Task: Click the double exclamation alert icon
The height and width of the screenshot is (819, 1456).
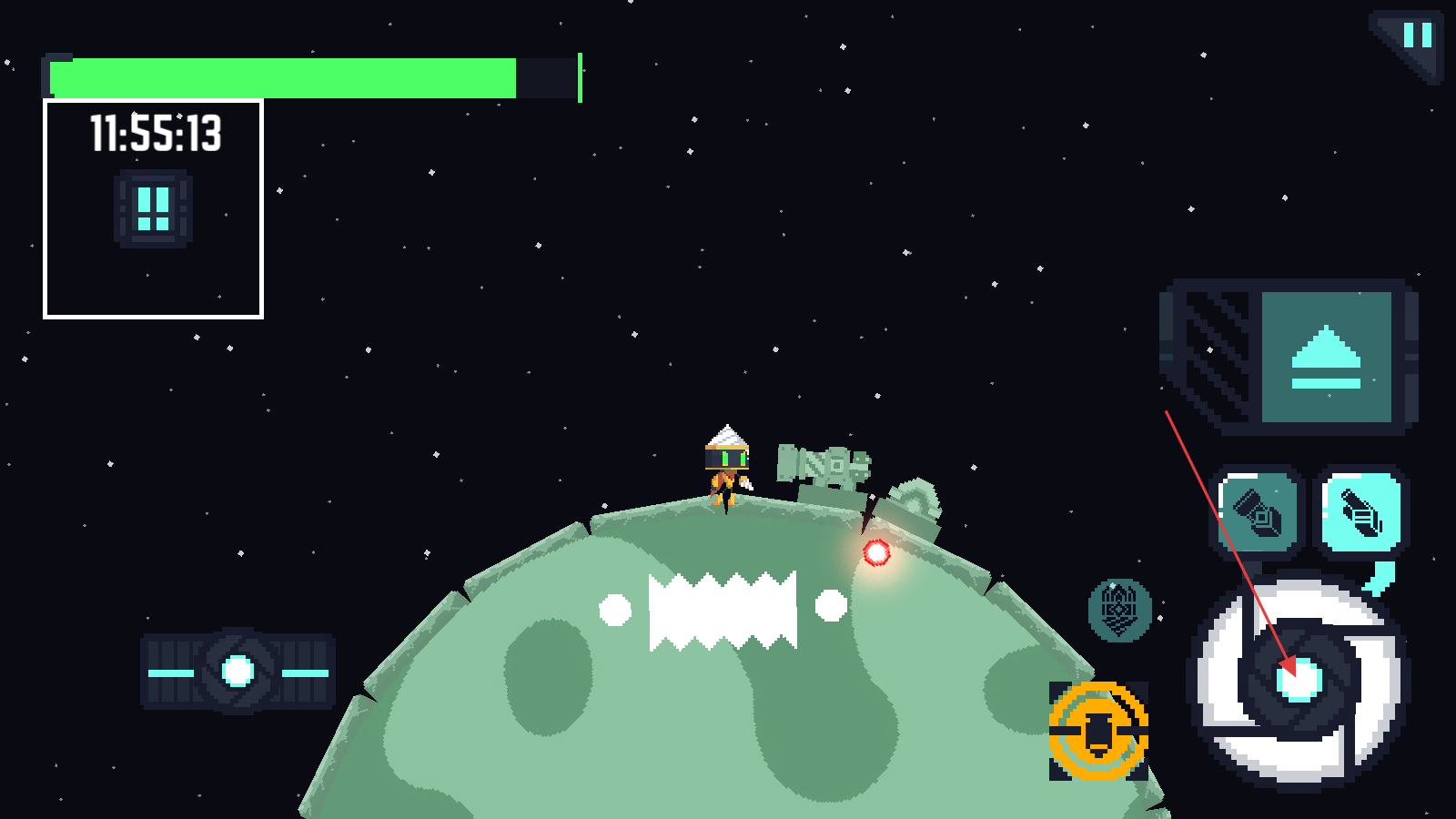Action: pos(153,209)
